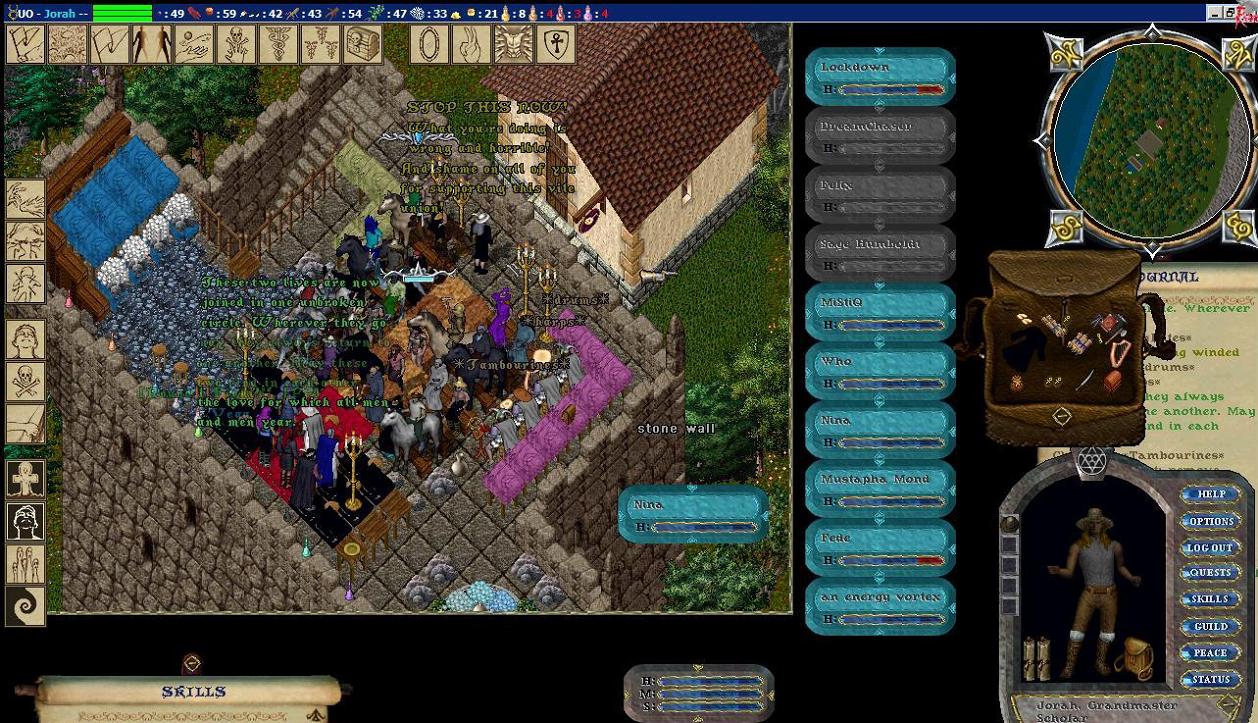Open the Guild menu
Viewport: 1258px width, 723px height.
click(1210, 626)
